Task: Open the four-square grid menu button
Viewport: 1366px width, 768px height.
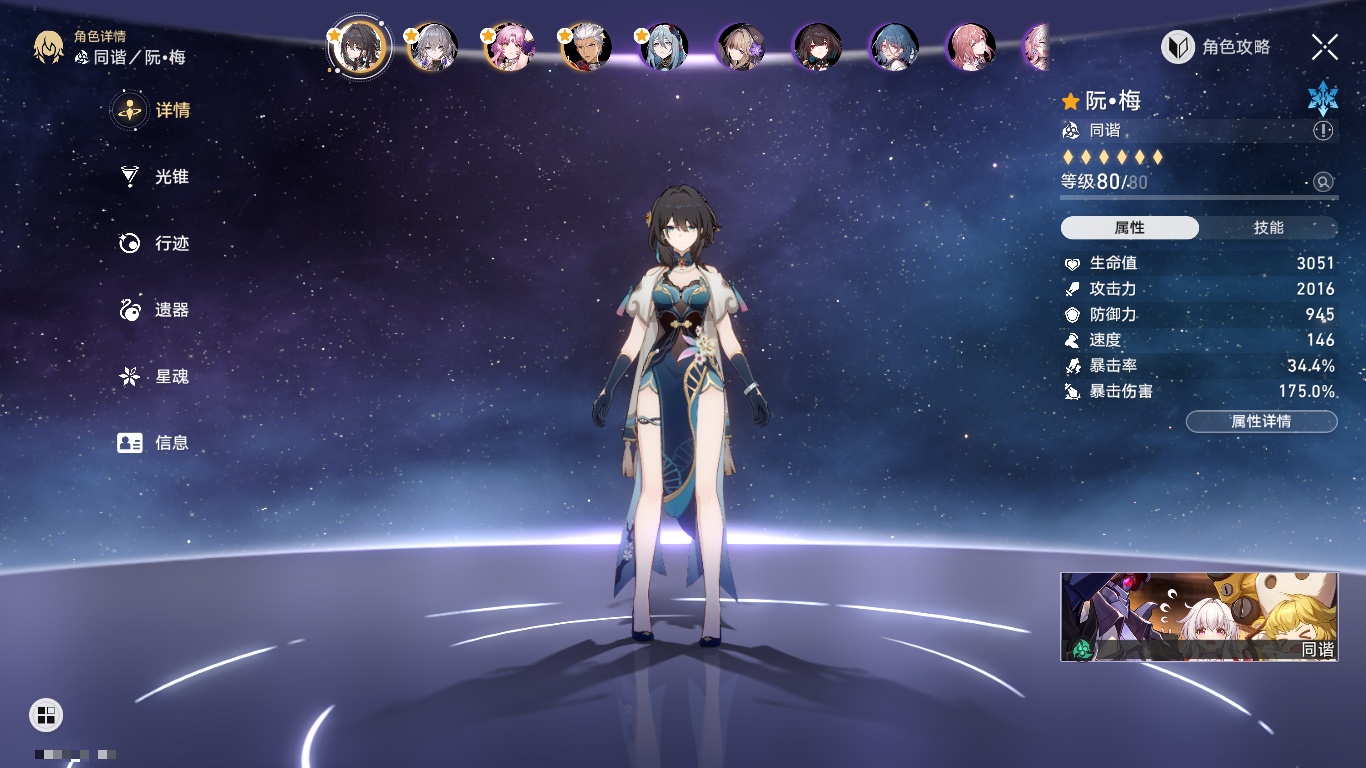Action: [46, 714]
